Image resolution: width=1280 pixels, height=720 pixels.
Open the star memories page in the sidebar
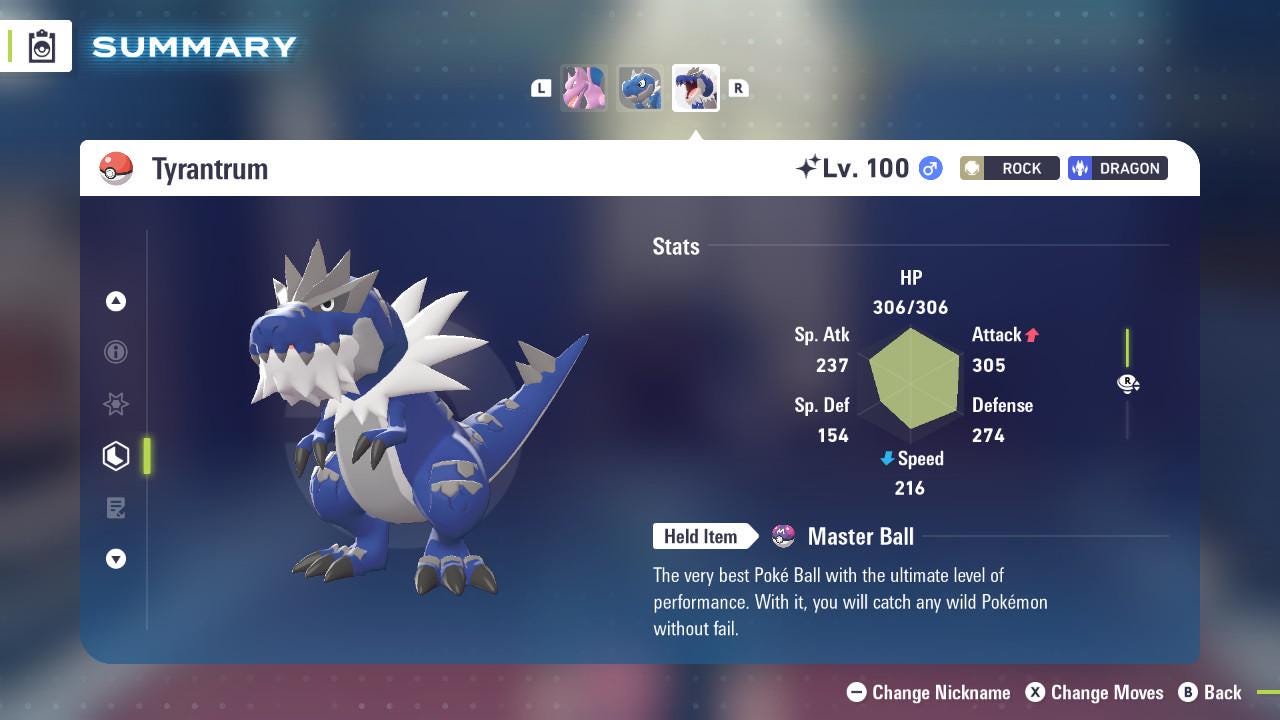pyautogui.click(x=116, y=404)
